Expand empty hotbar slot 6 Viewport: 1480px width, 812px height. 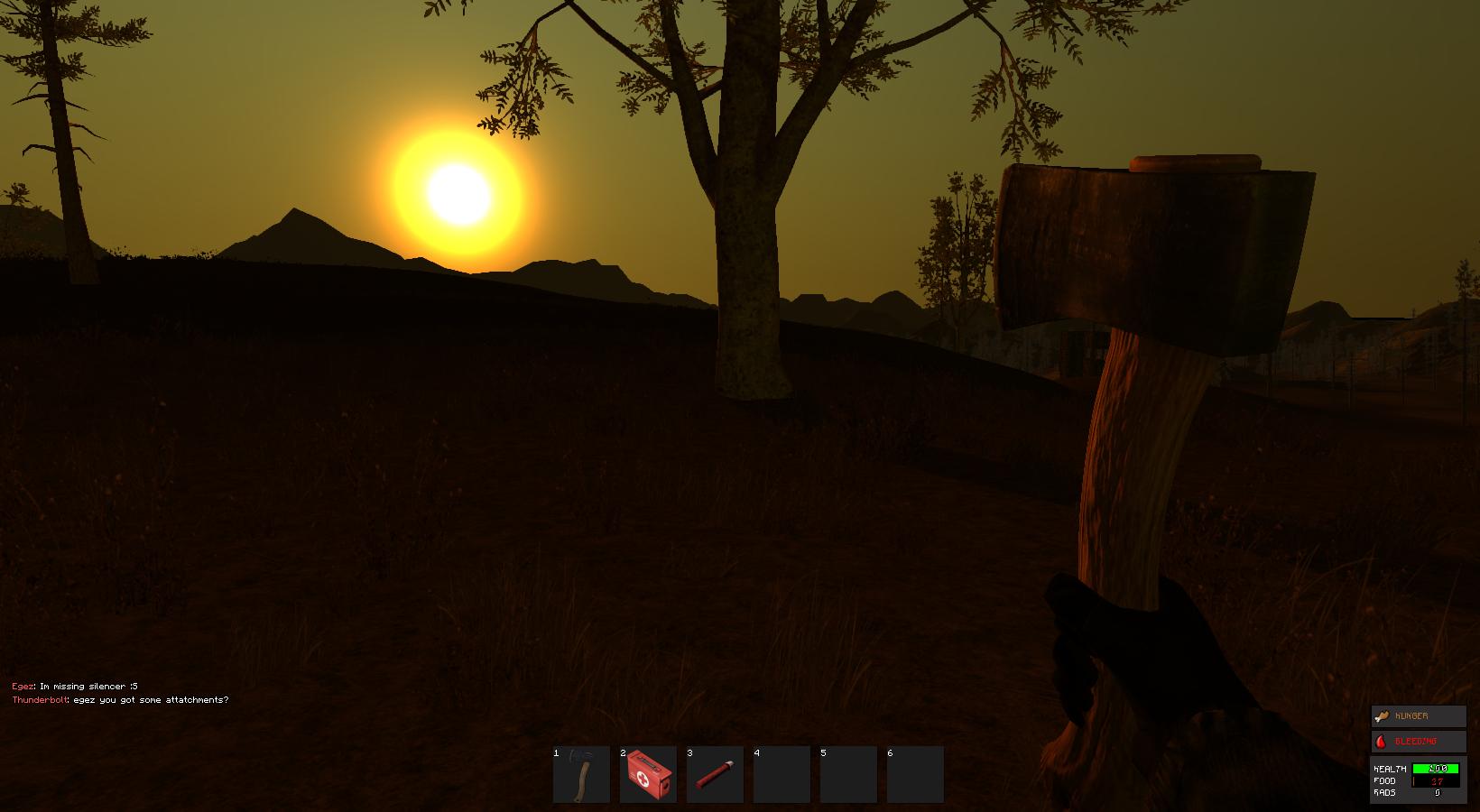coord(915,774)
